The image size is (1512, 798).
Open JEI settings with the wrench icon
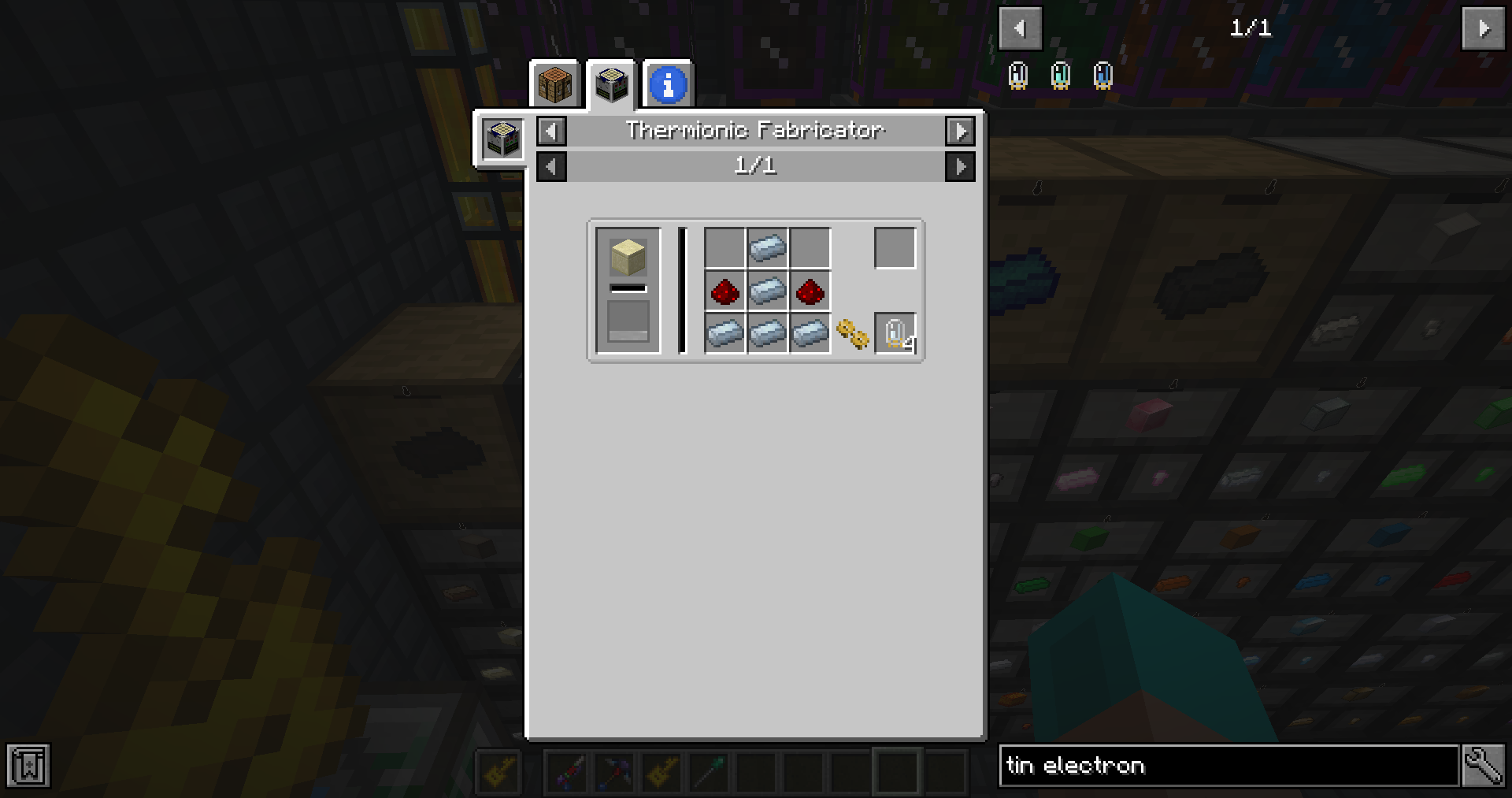pos(1484,765)
